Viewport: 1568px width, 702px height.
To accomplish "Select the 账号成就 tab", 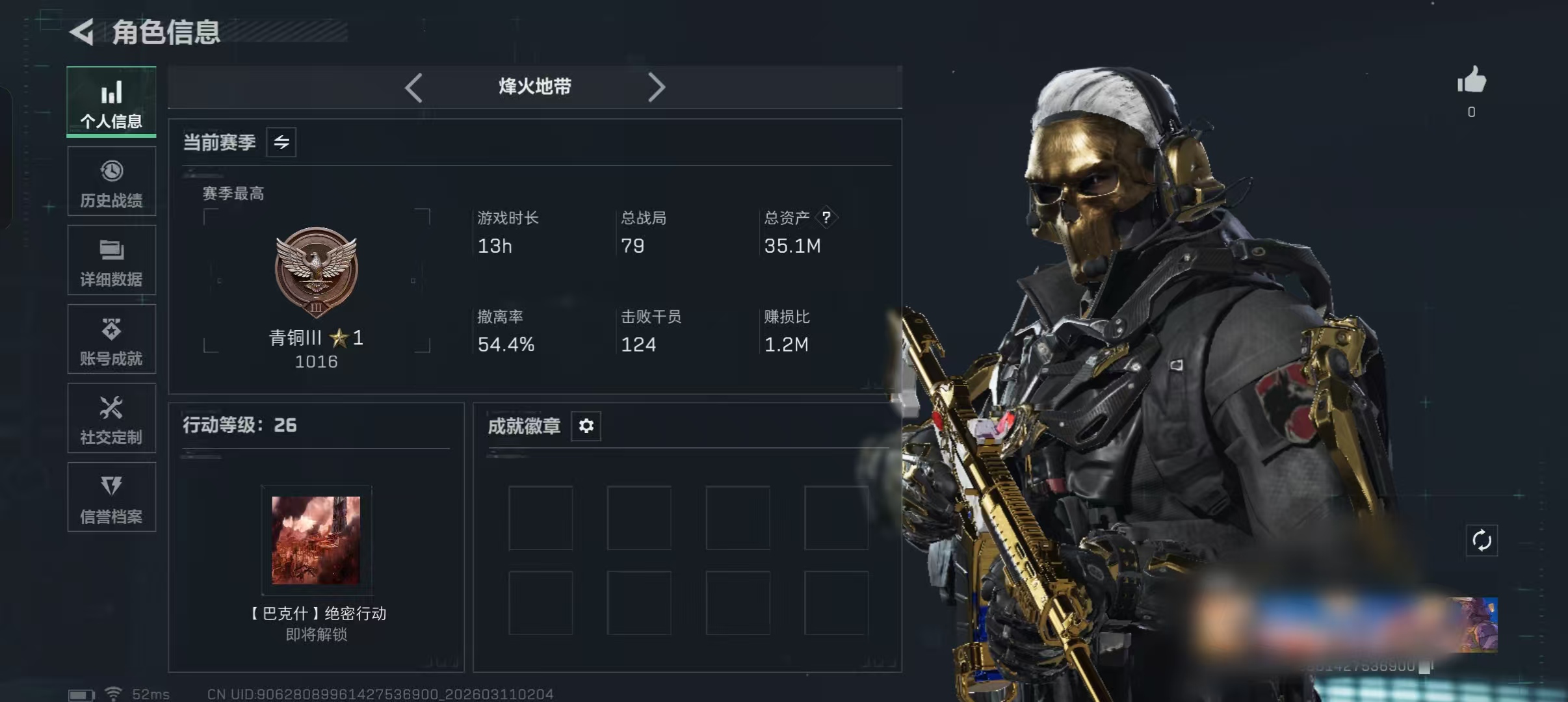I will tap(111, 339).
